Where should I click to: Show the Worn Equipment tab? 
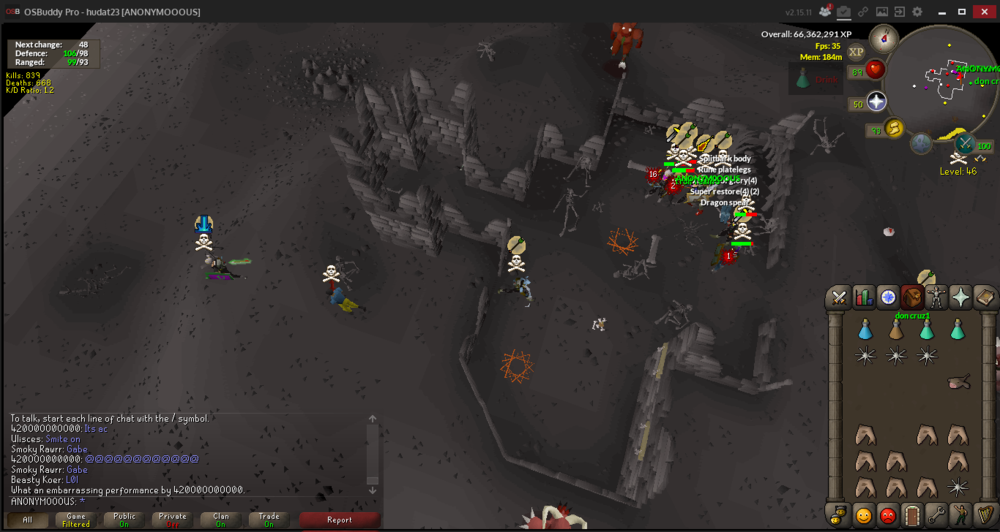pos(936,297)
